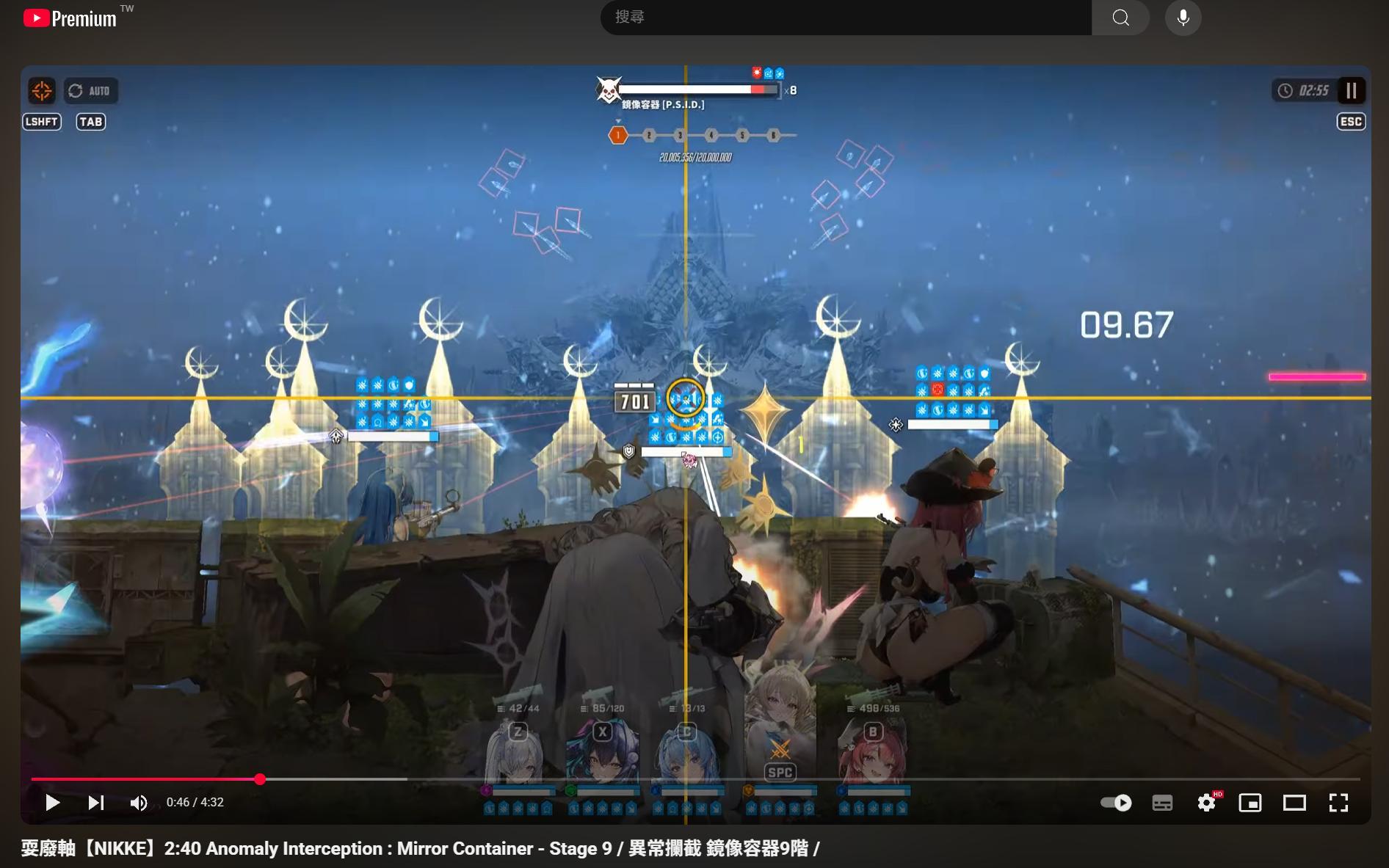This screenshot has height=868, width=1389.
Task: Click the search magnifier icon
Action: point(1120,17)
